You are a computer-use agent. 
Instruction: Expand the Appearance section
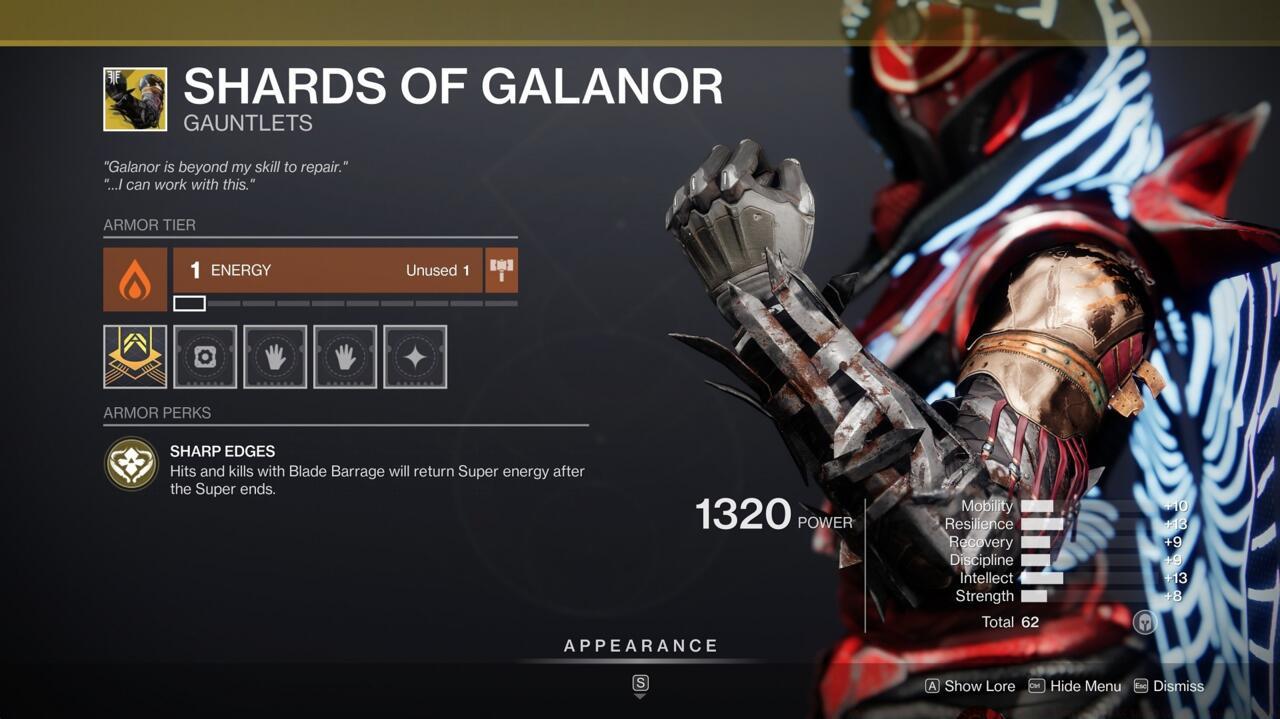(640, 646)
